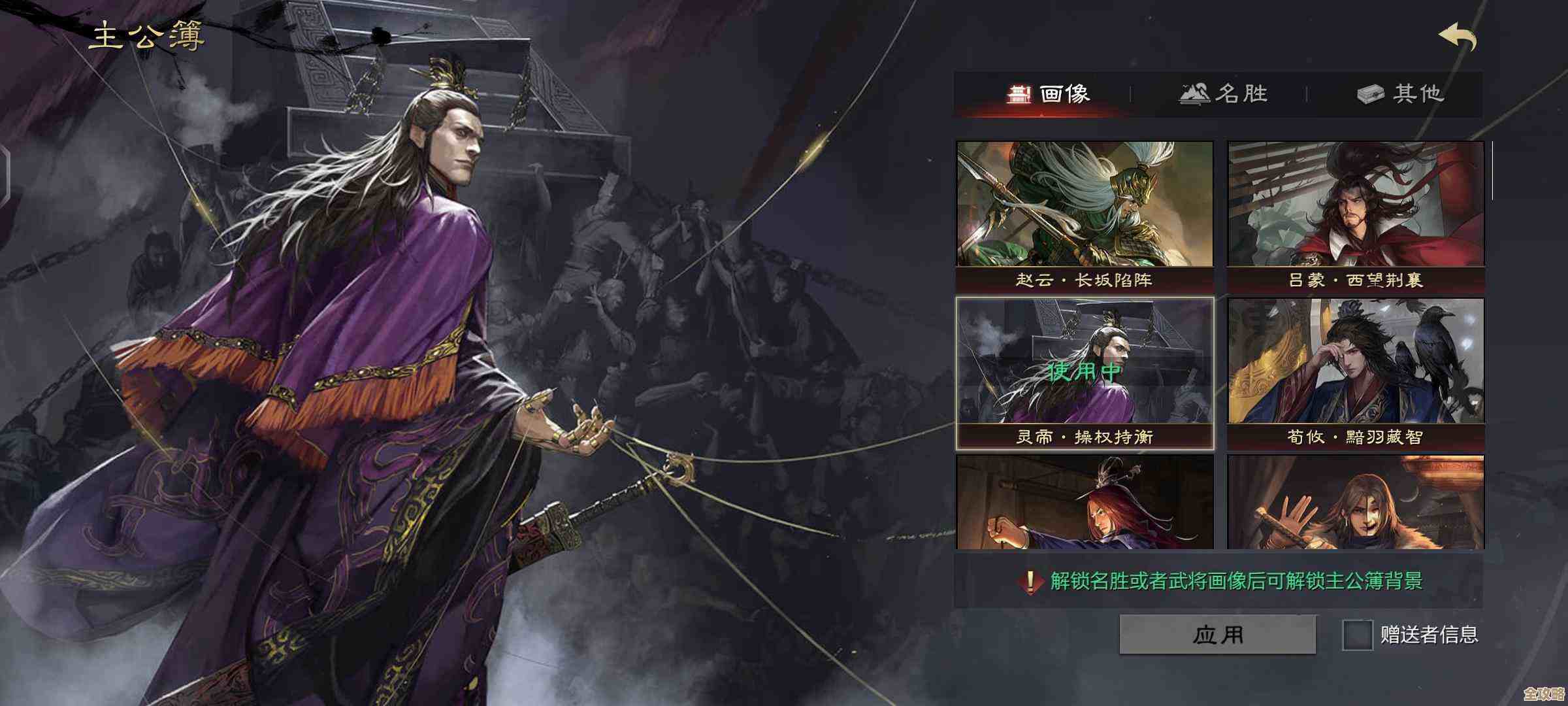Choose the 荀攸·黯羽藏智 portrait
Viewport: 1568px width, 706px height.
coord(1356,373)
